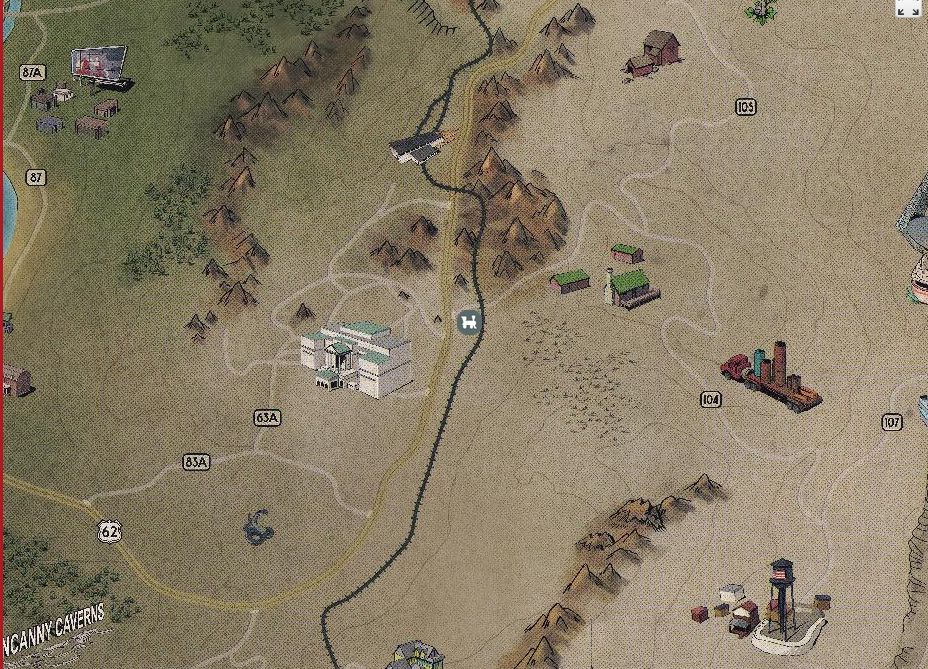Click the train station map marker

469,322
